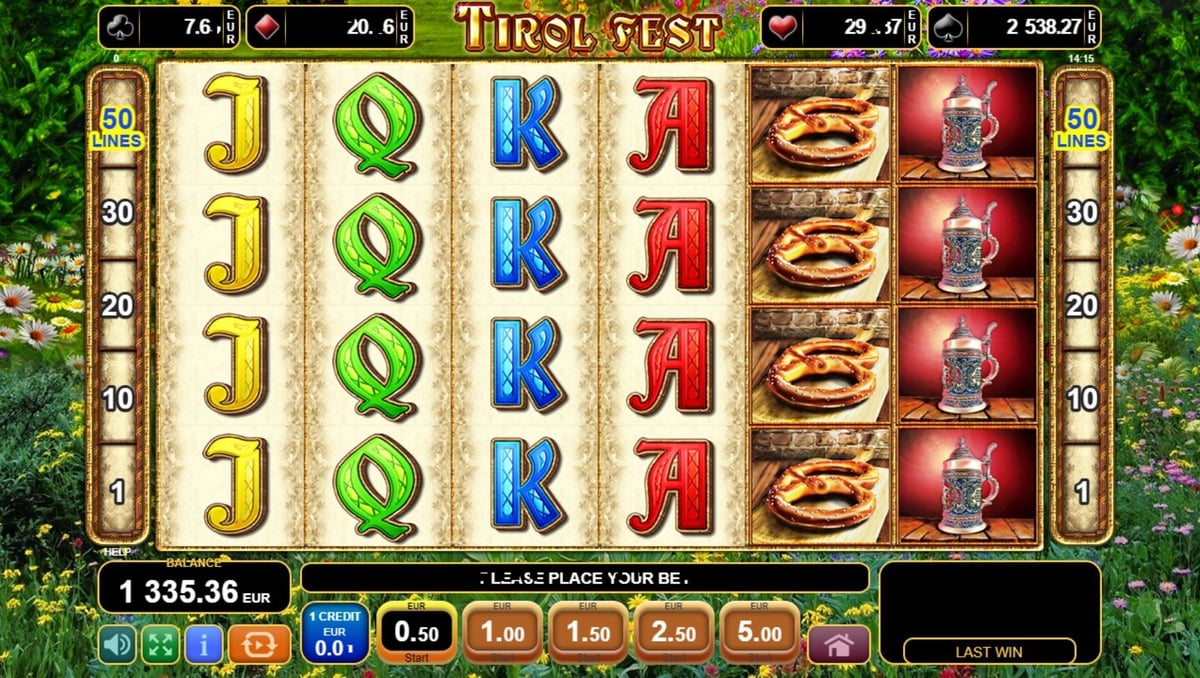
Task: Change the 1 Credit denomination button
Action: click(x=335, y=634)
